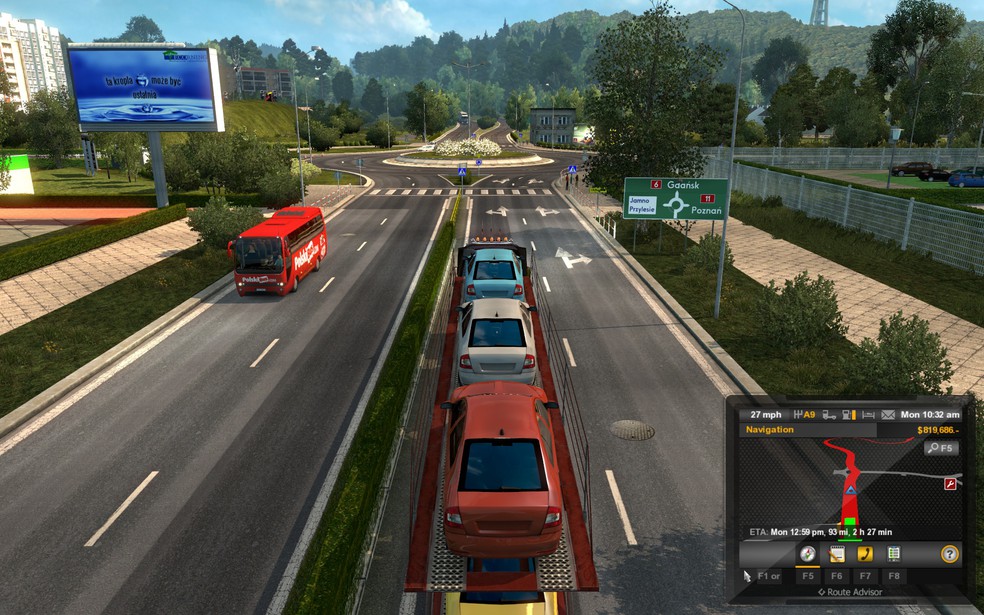Select the red service wrench map marker
The image size is (984, 615).
coord(950,484)
